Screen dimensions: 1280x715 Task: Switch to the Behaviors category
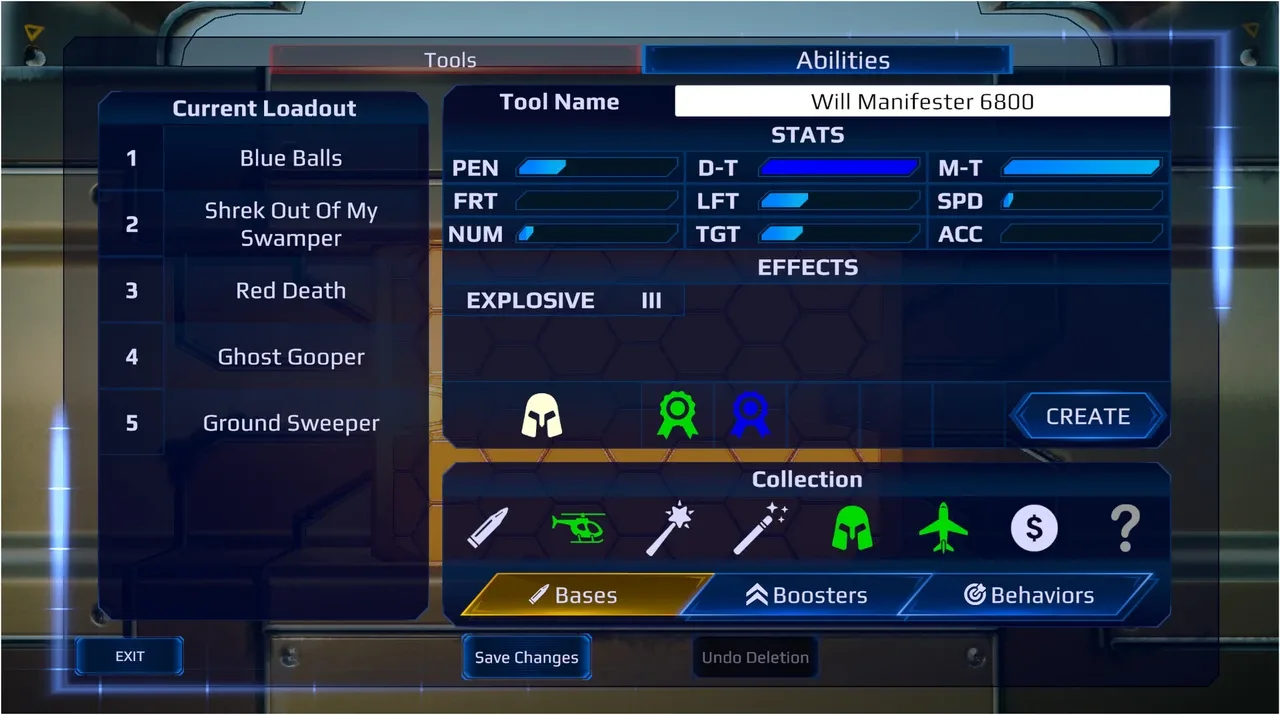tap(1028, 595)
